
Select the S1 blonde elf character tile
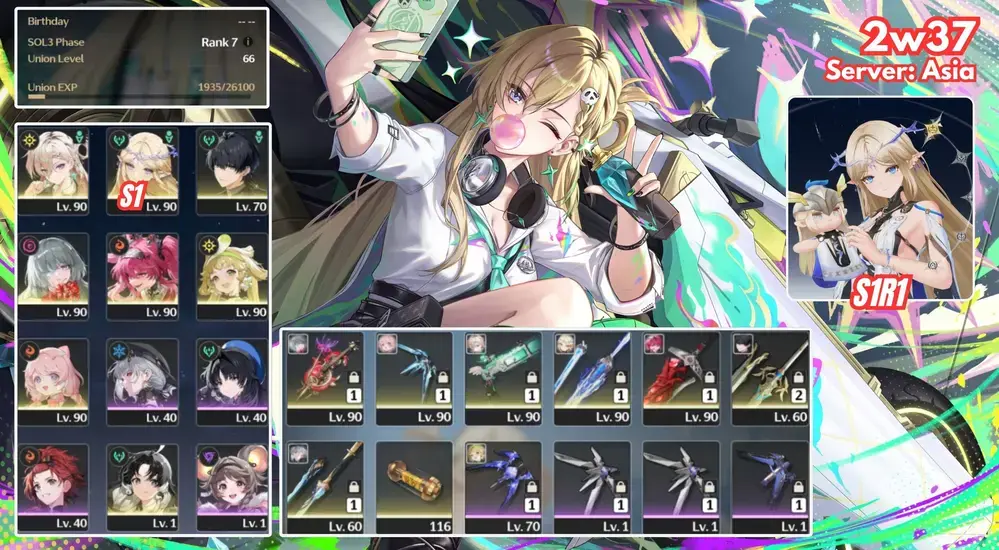tap(143, 170)
